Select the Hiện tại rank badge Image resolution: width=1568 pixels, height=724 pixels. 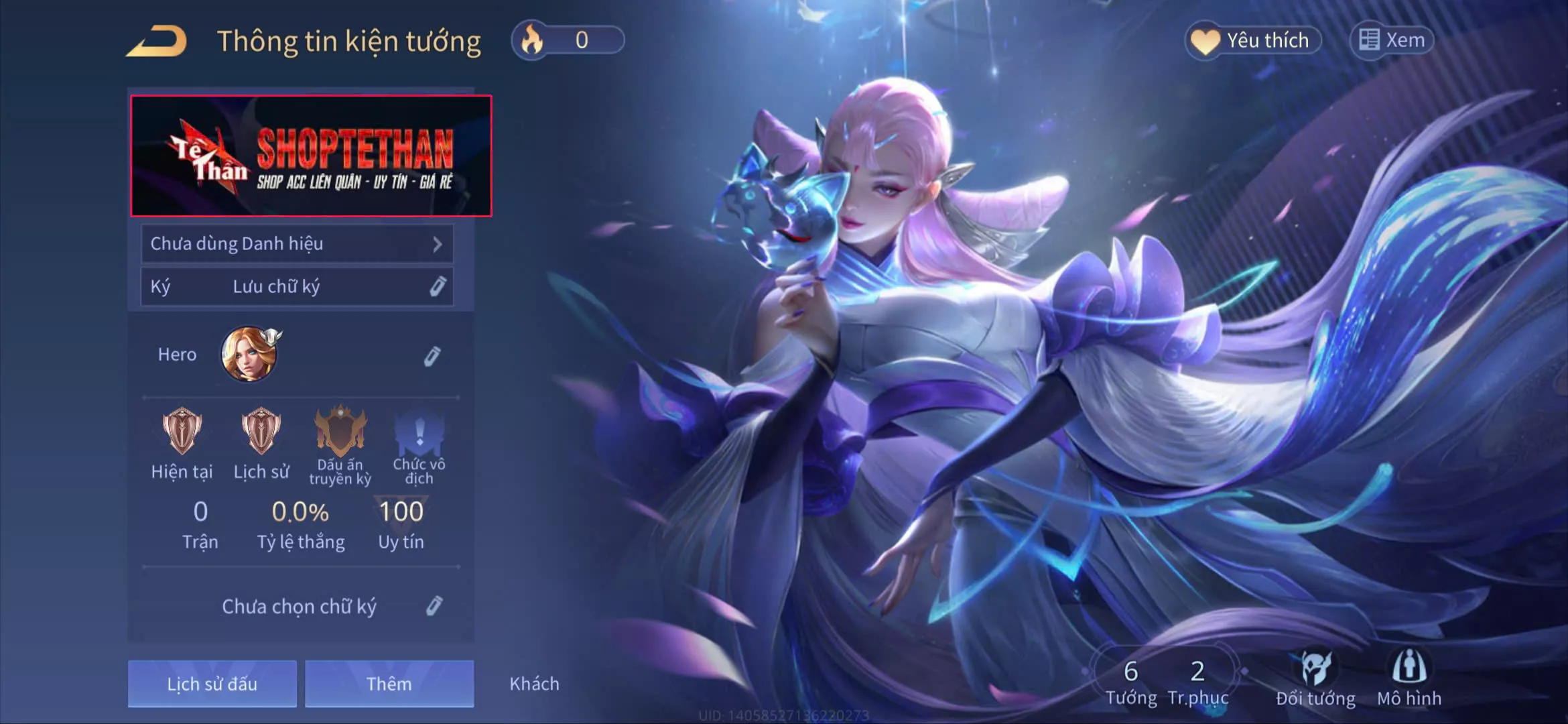click(x=182, y=432)
